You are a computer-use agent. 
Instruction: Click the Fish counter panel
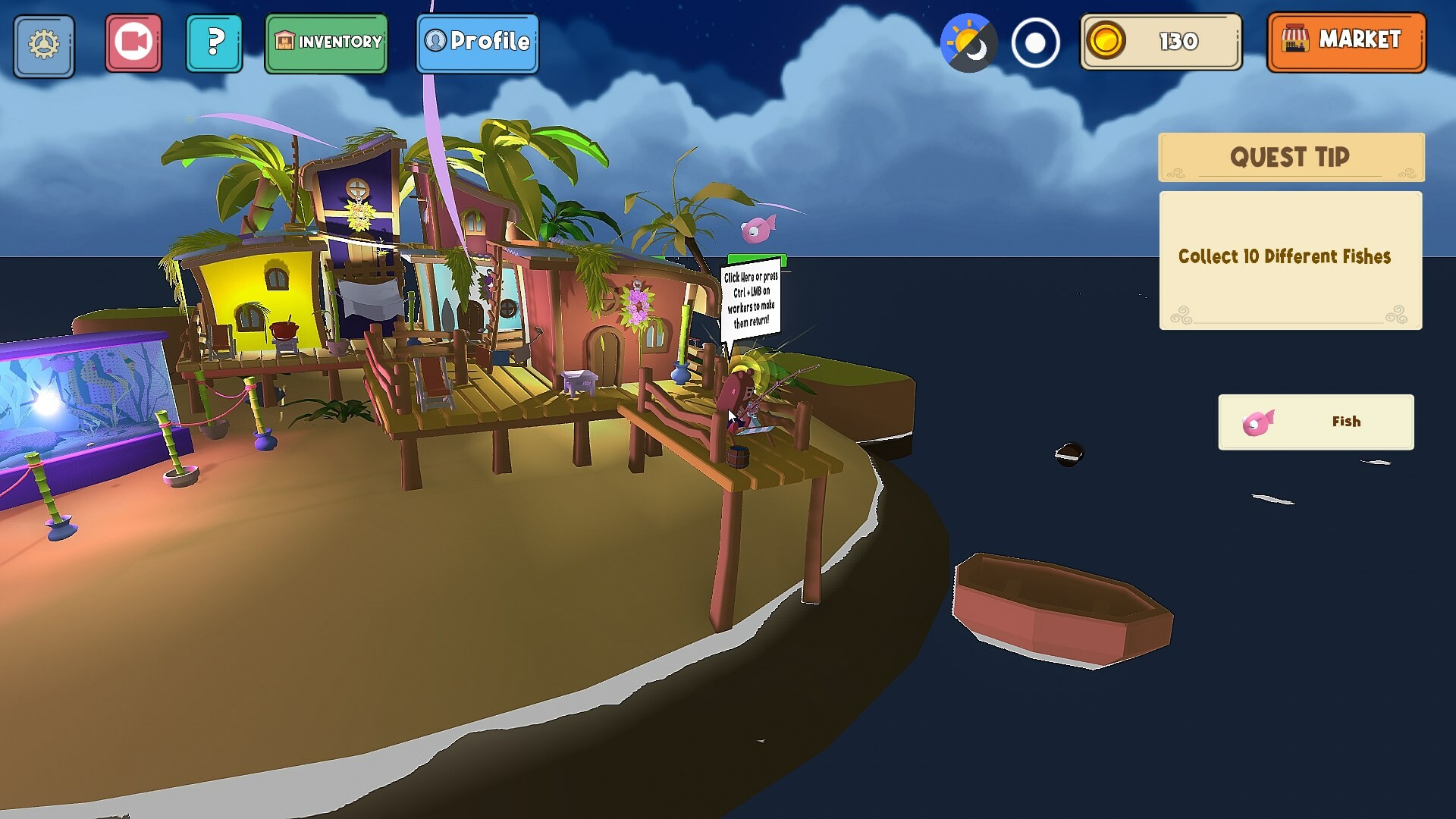(x=1316, y=422)
